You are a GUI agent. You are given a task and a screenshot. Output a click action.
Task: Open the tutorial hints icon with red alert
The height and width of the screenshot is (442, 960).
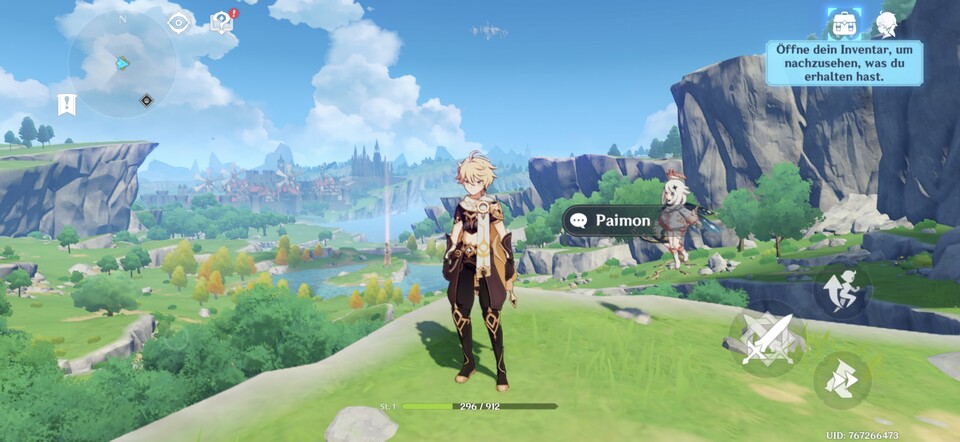click(x=222, y=22)
